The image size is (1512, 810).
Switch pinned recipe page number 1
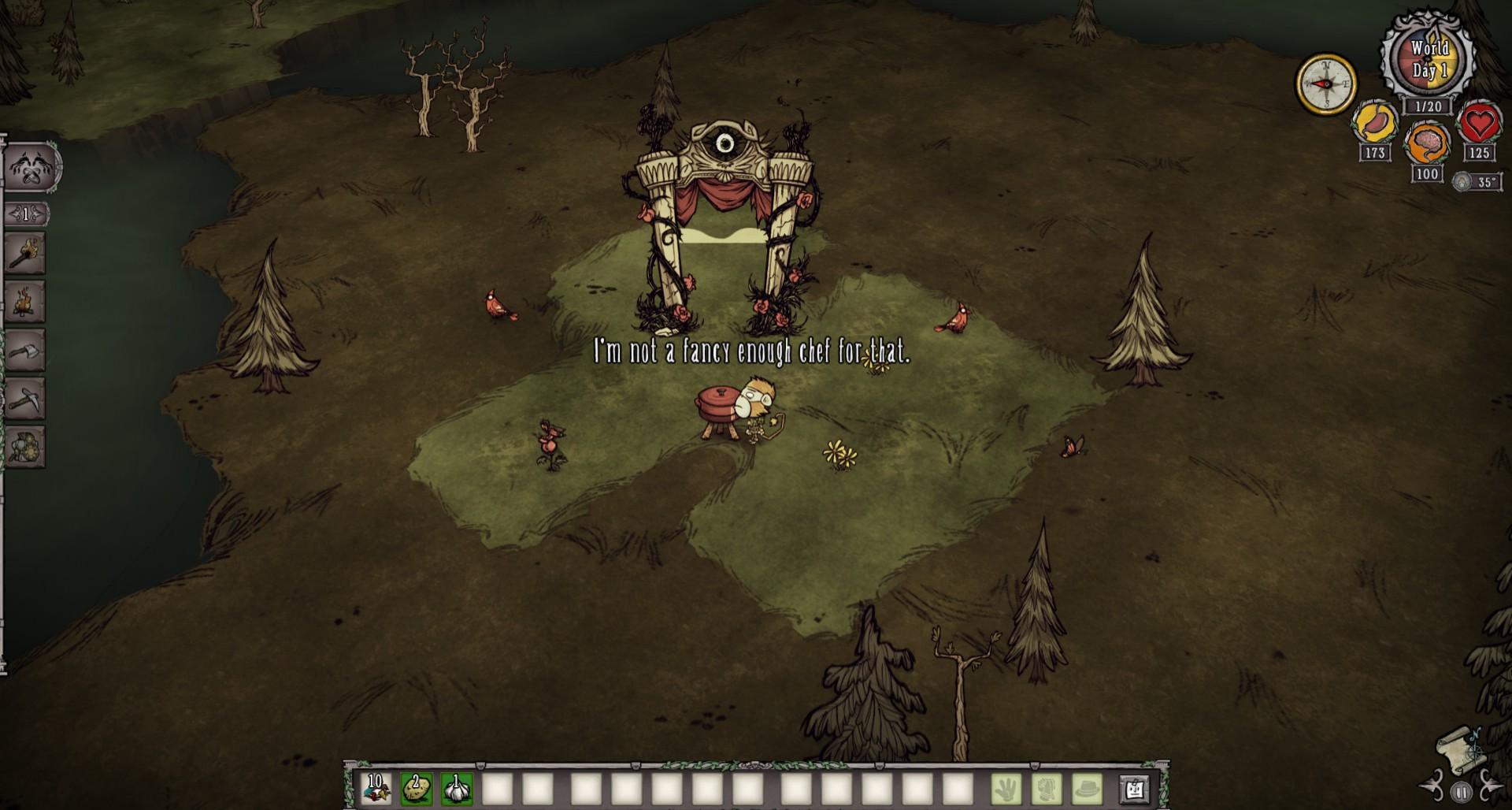(26, 214)
